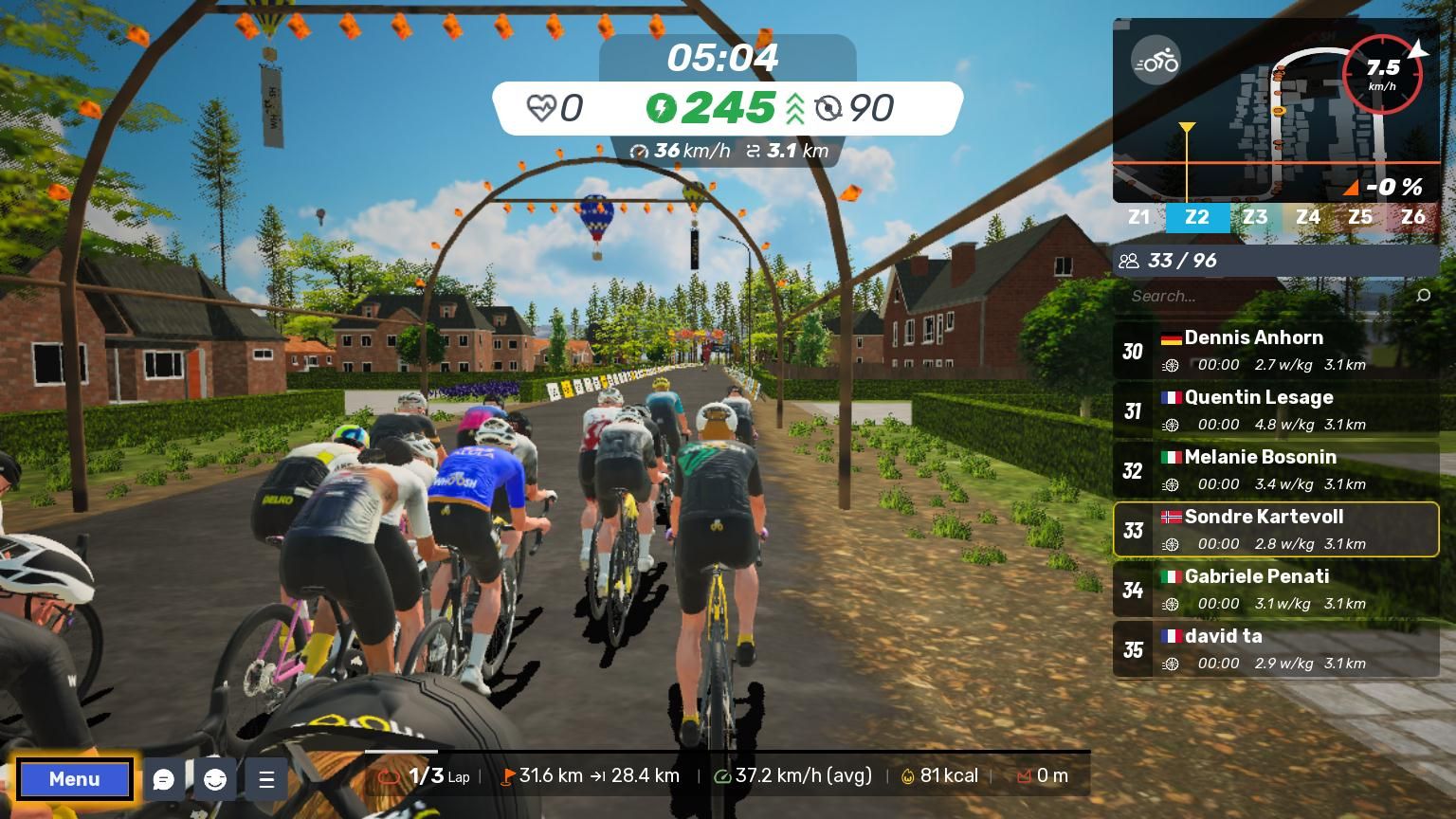Select Quentin Lesage in rider list
Image resolution: width=1456 pixels, height=819 pixels.
click(1276, 410)
